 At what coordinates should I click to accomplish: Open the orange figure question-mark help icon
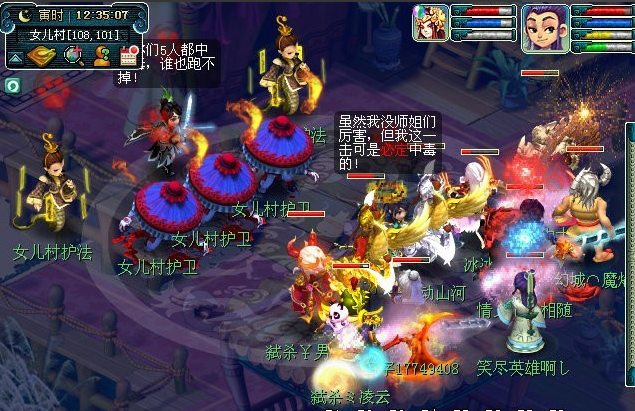(x=101, y=55)
